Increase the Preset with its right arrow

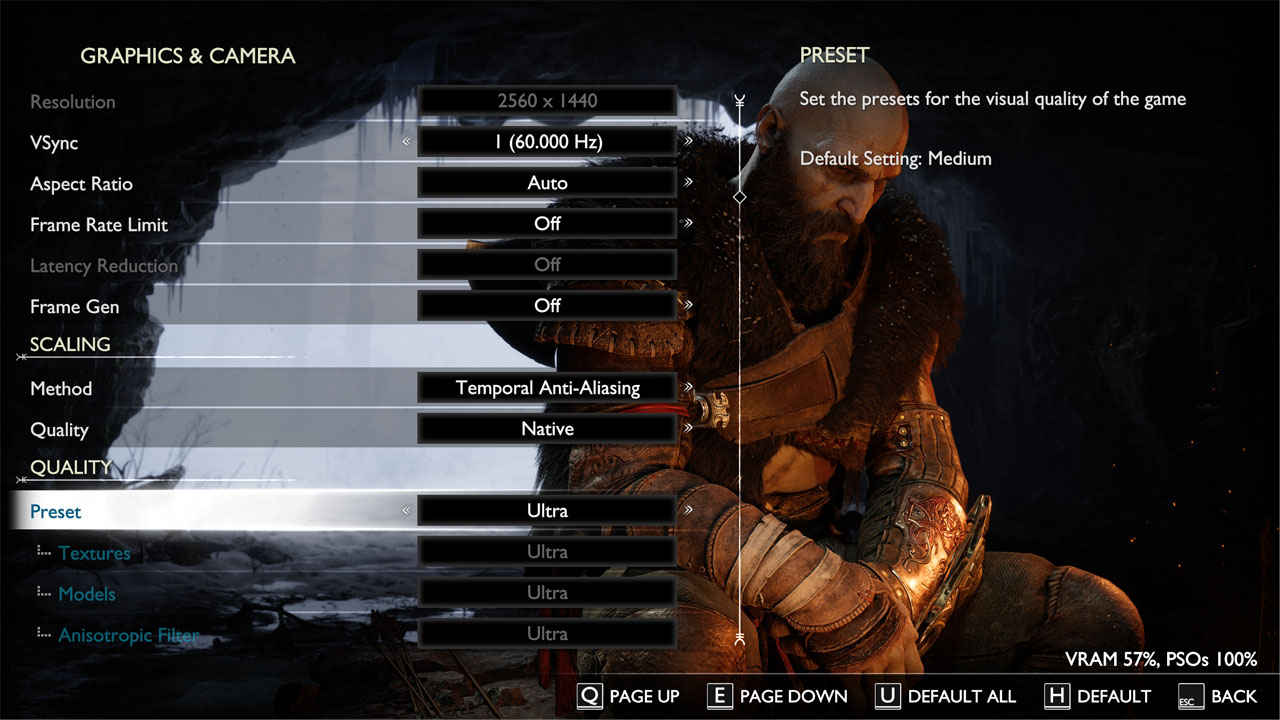point(689,510)
